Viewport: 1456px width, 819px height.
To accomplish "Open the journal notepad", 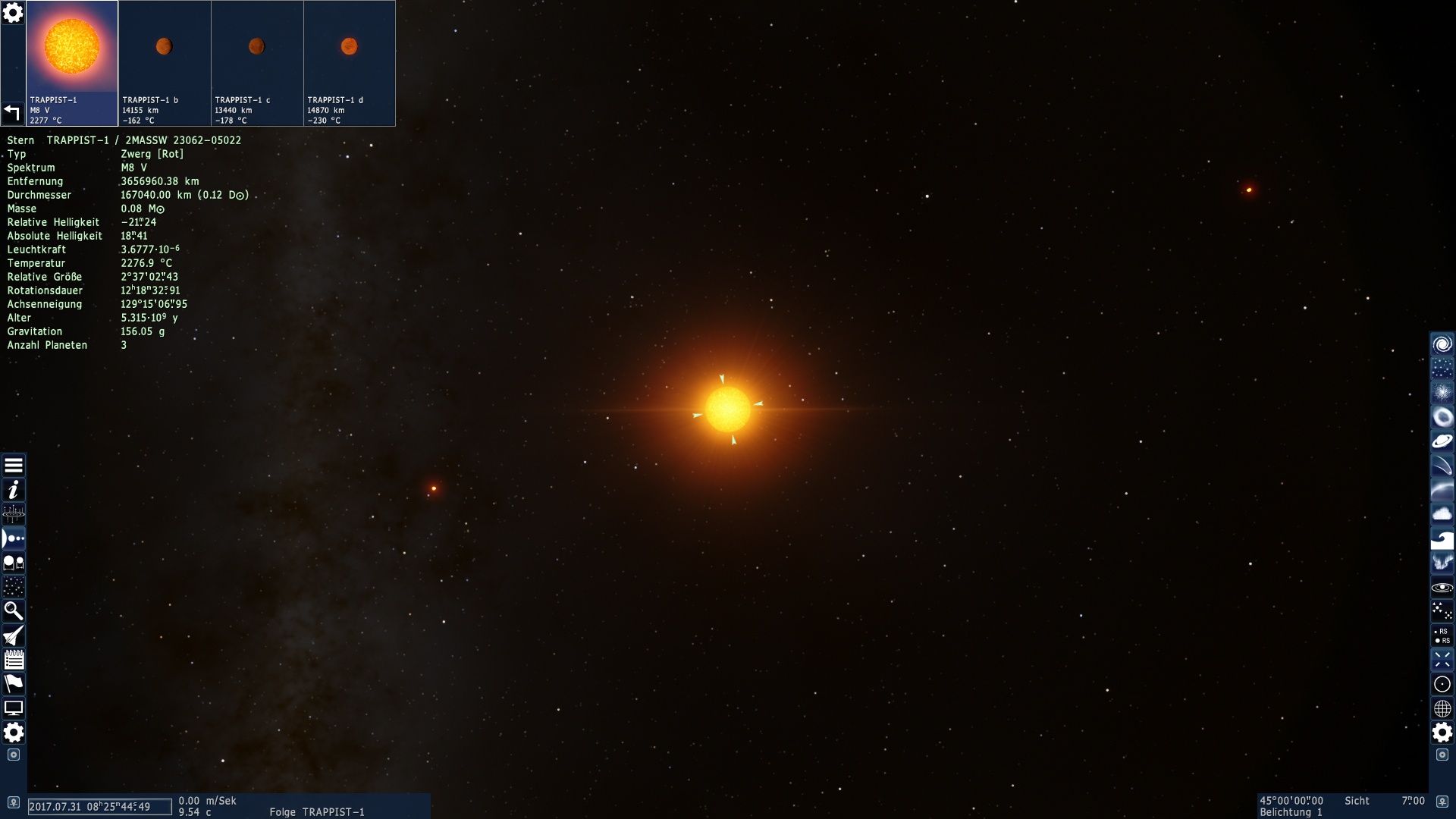I will pos(13,659).
